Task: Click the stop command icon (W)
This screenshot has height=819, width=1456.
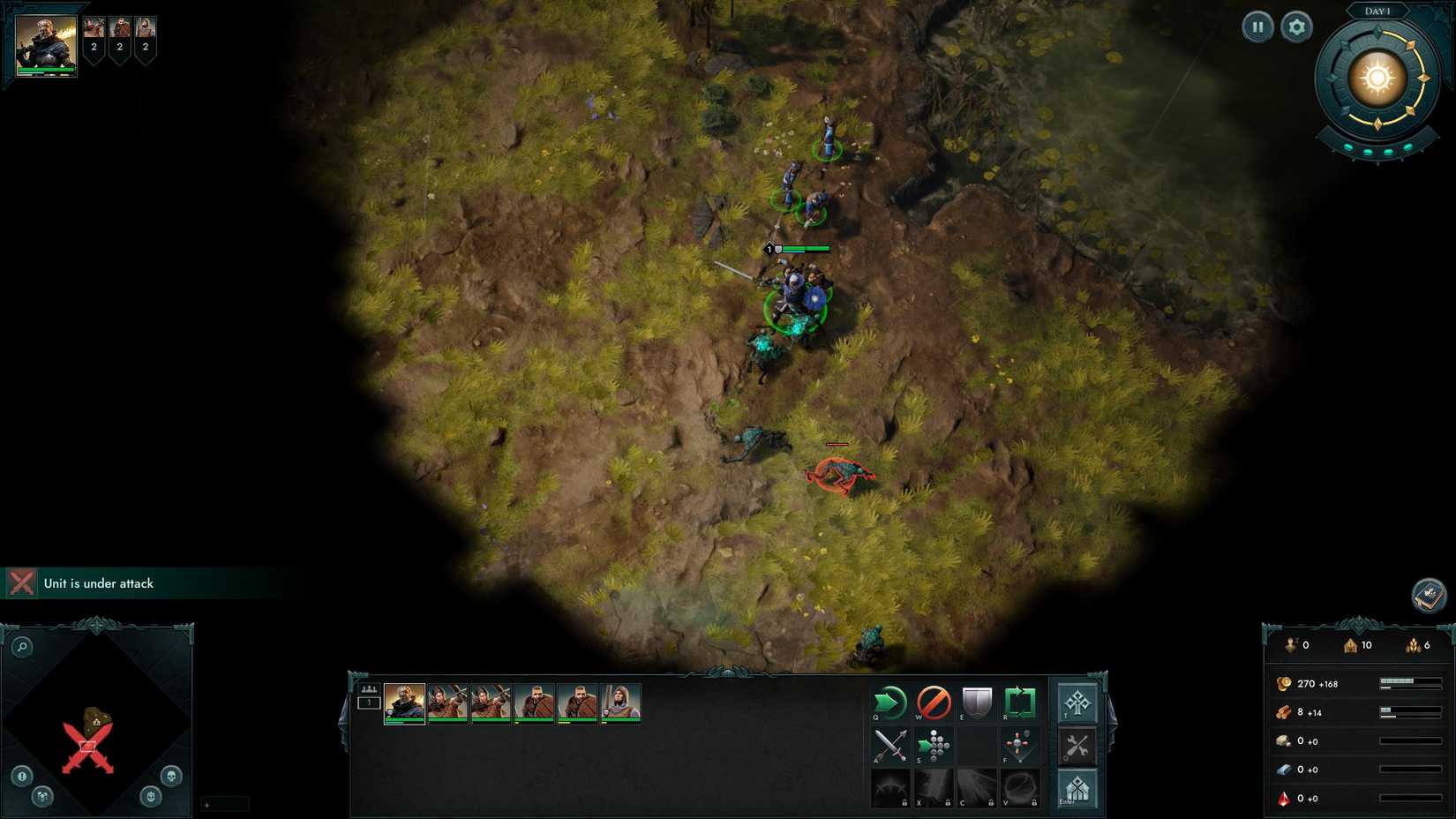Action: pos(932,701)
